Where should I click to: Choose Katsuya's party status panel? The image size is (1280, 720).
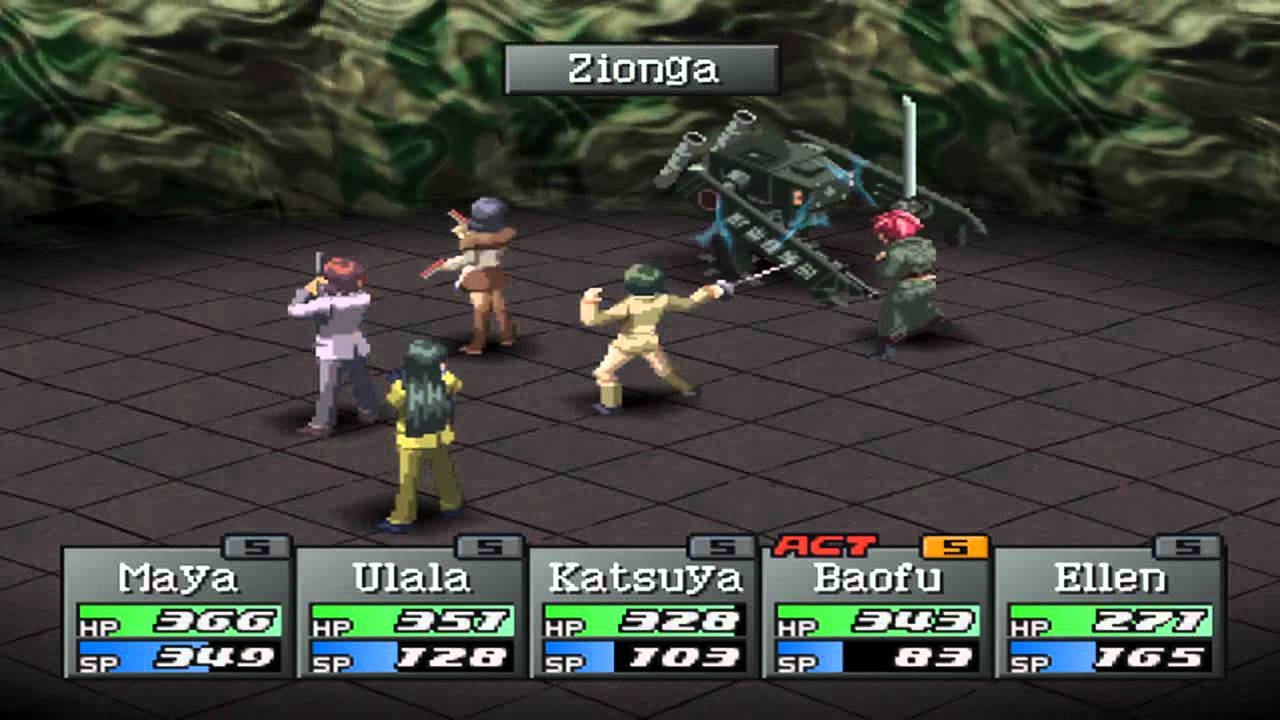pyautogui.click(x=644, y=612)
